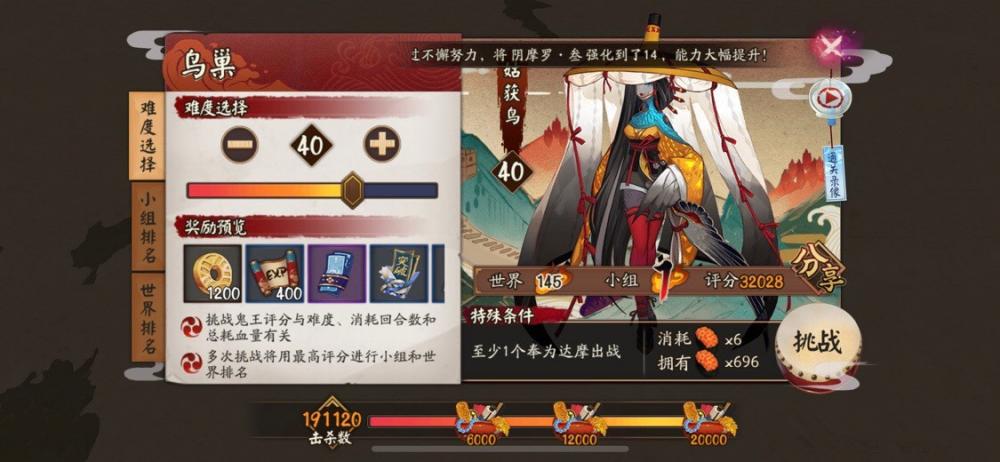Switch to the 小组排名 tab

coord(147,227)
